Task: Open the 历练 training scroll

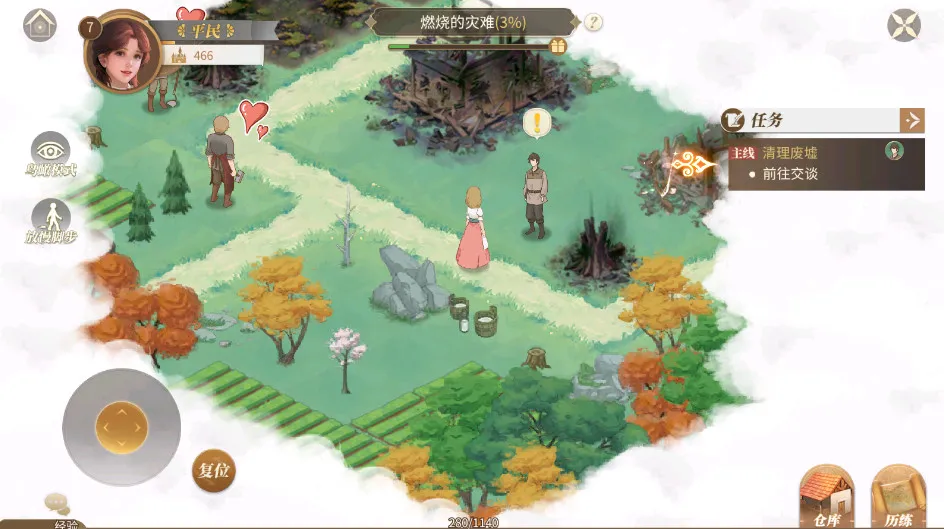Action: (898, 495)
